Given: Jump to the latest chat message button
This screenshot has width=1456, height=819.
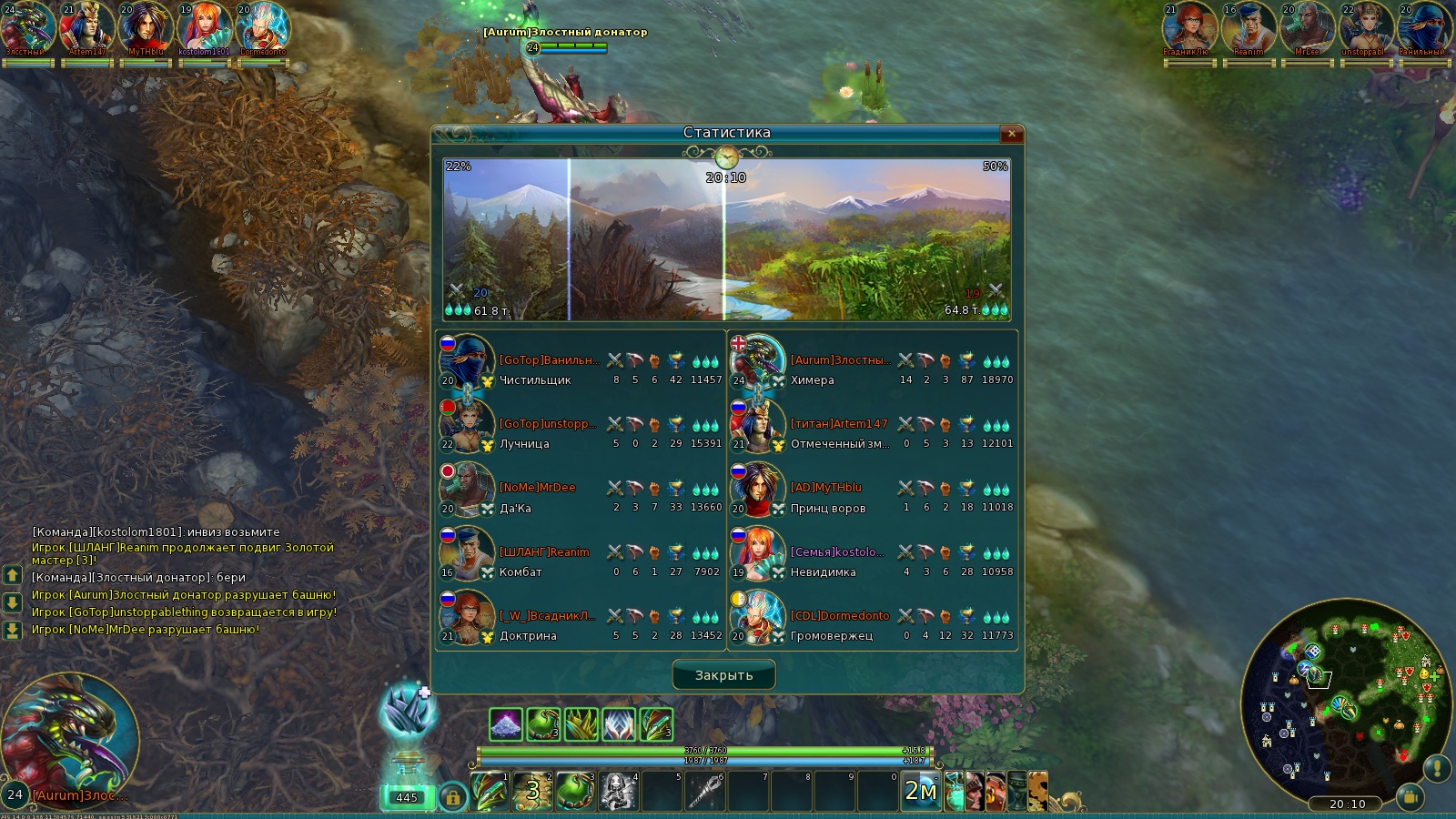Looking at the screenshot, I should 13,630.
